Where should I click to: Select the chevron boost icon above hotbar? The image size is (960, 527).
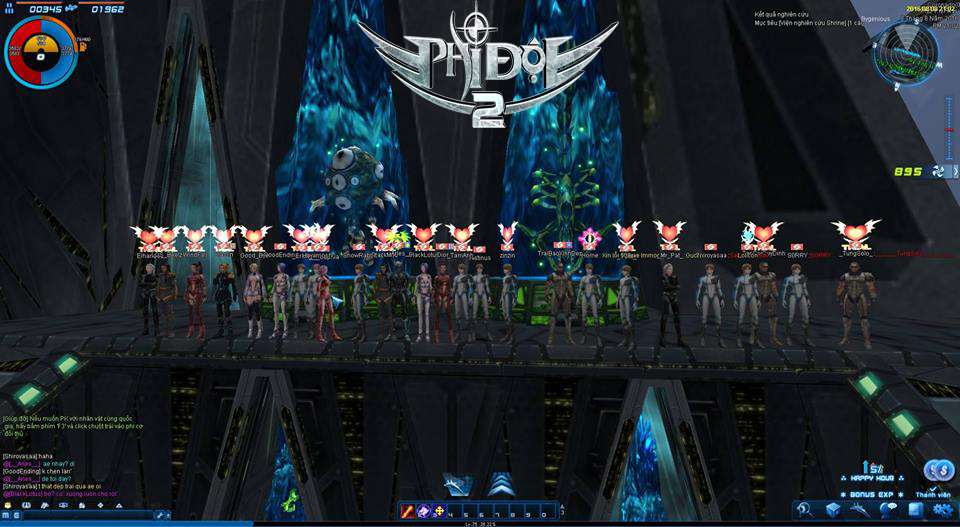tap(501, 484)
